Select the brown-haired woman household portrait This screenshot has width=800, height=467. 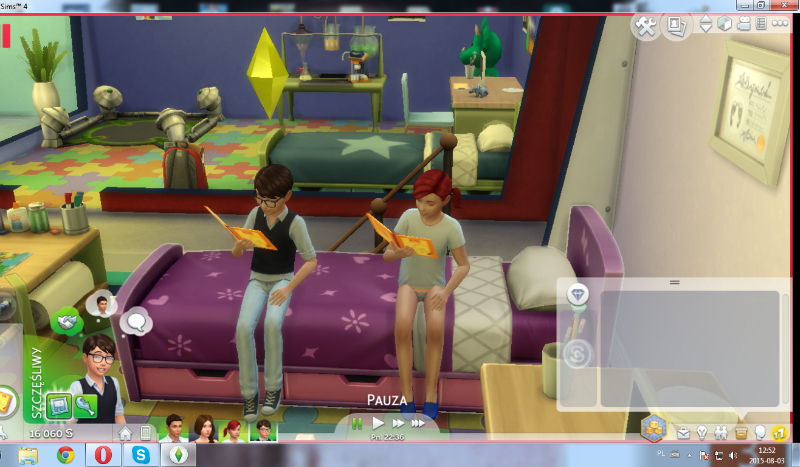(x=204, y=430)
